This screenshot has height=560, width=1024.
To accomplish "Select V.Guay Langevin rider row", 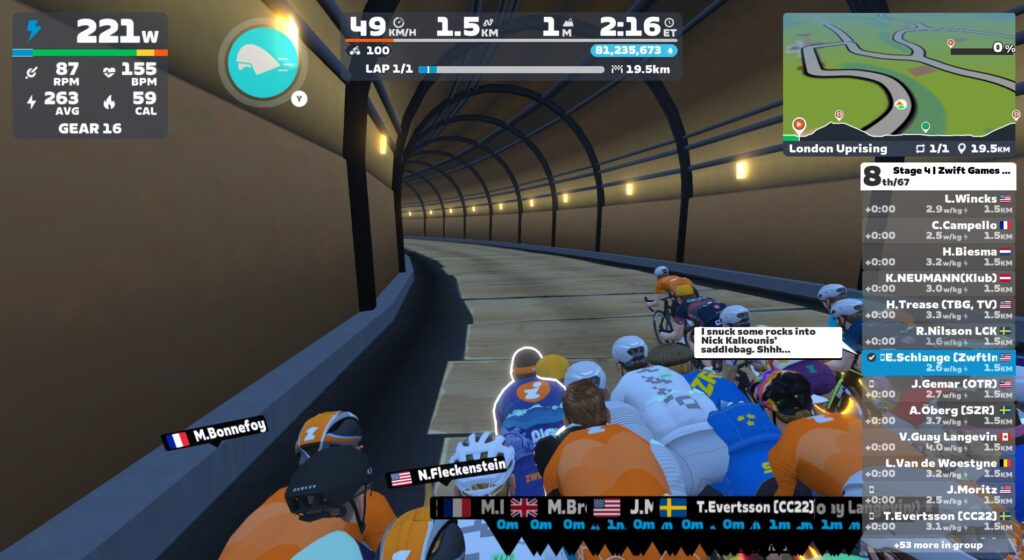I will click(937, 441).
